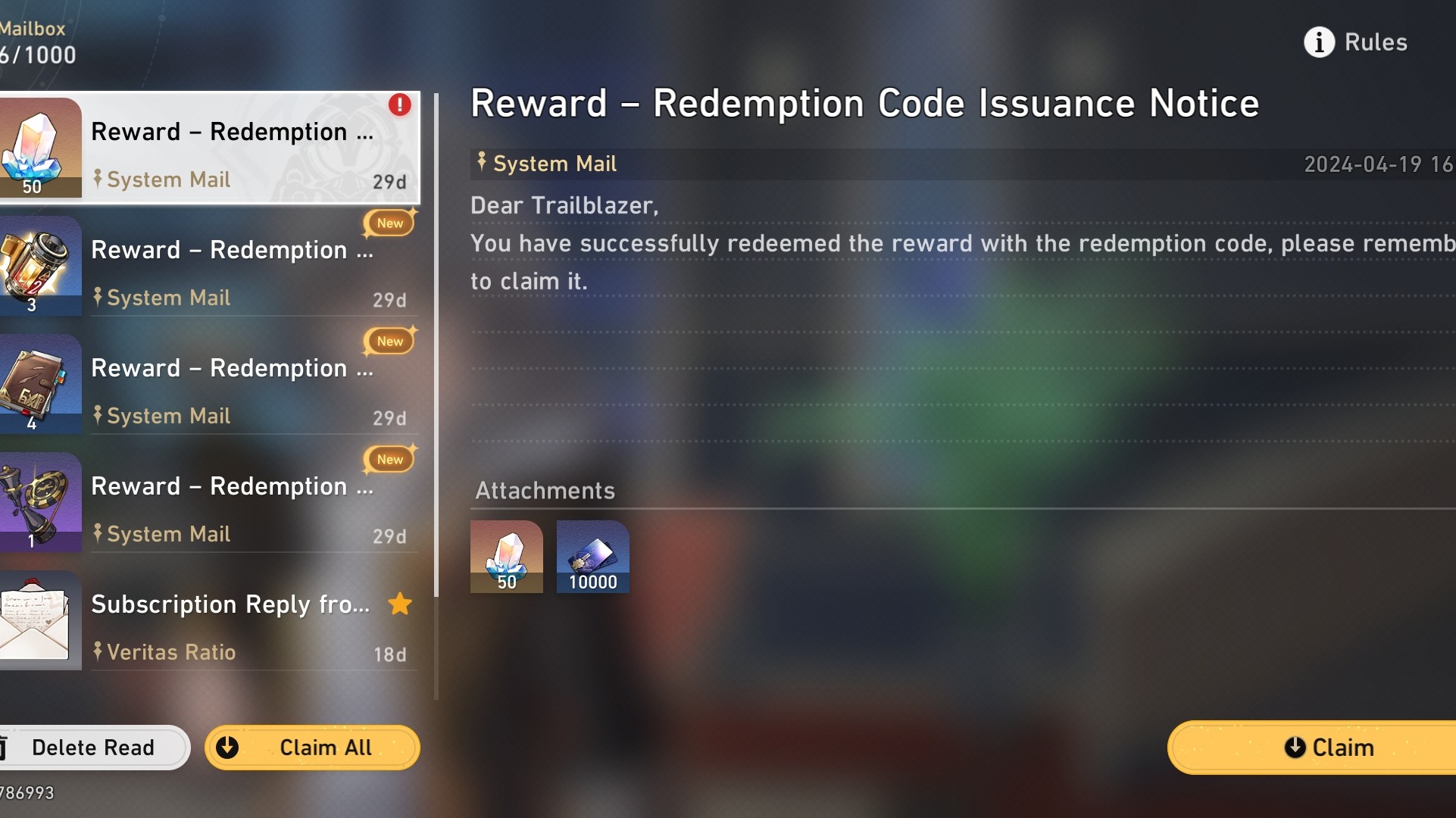
Task: Click the red exclamation badge on first mail
Action: click(x=400, y=105)
